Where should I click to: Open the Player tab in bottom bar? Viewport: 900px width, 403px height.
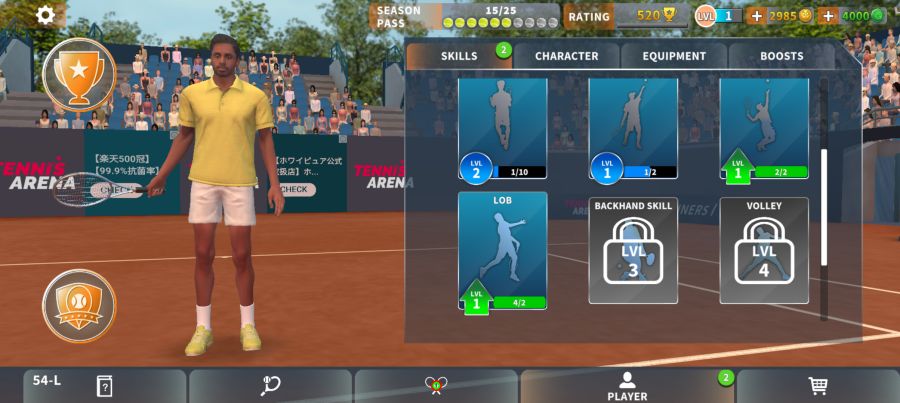coord(627,386)
